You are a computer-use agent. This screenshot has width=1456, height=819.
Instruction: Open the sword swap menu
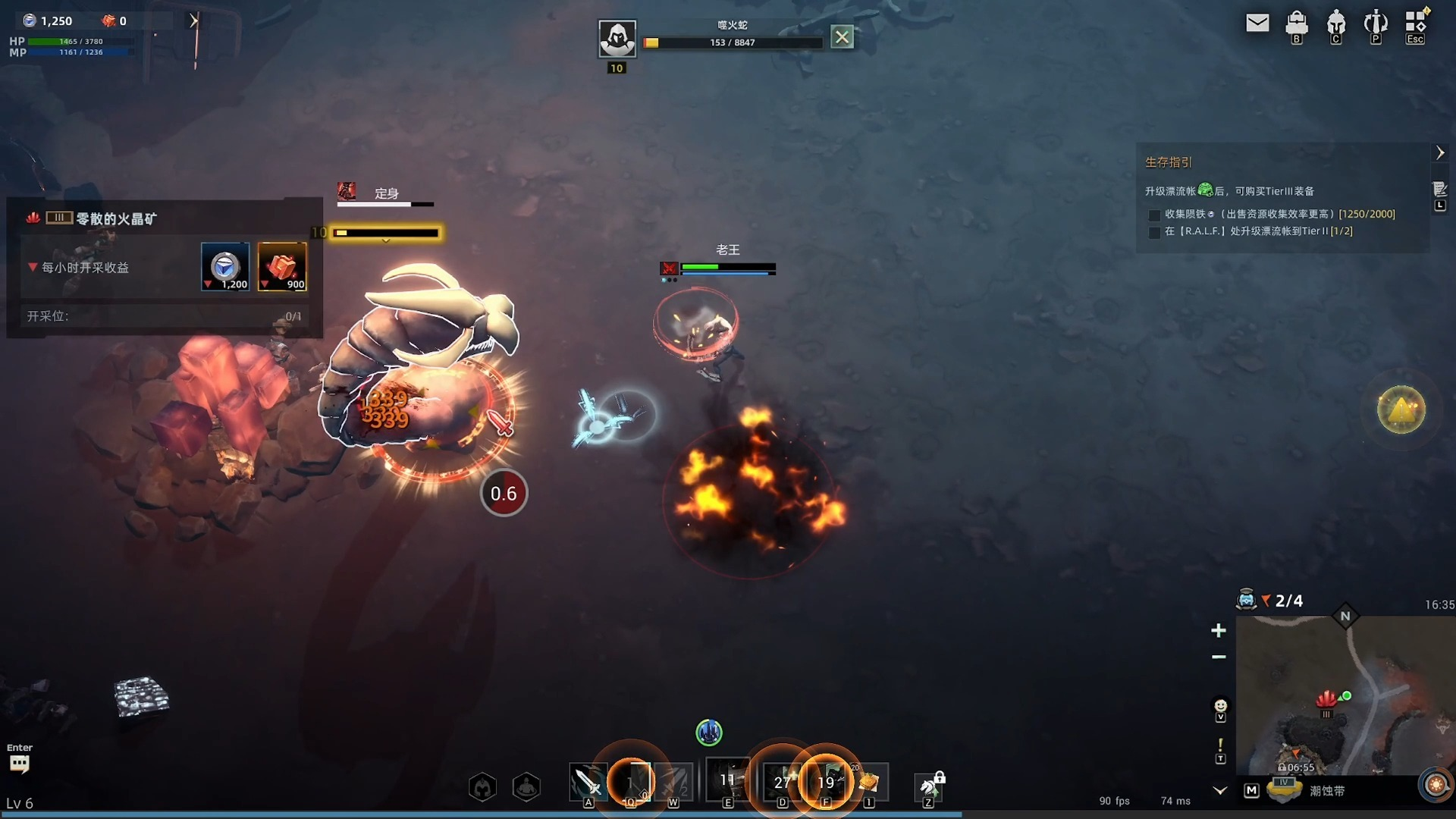(1376, 24)
